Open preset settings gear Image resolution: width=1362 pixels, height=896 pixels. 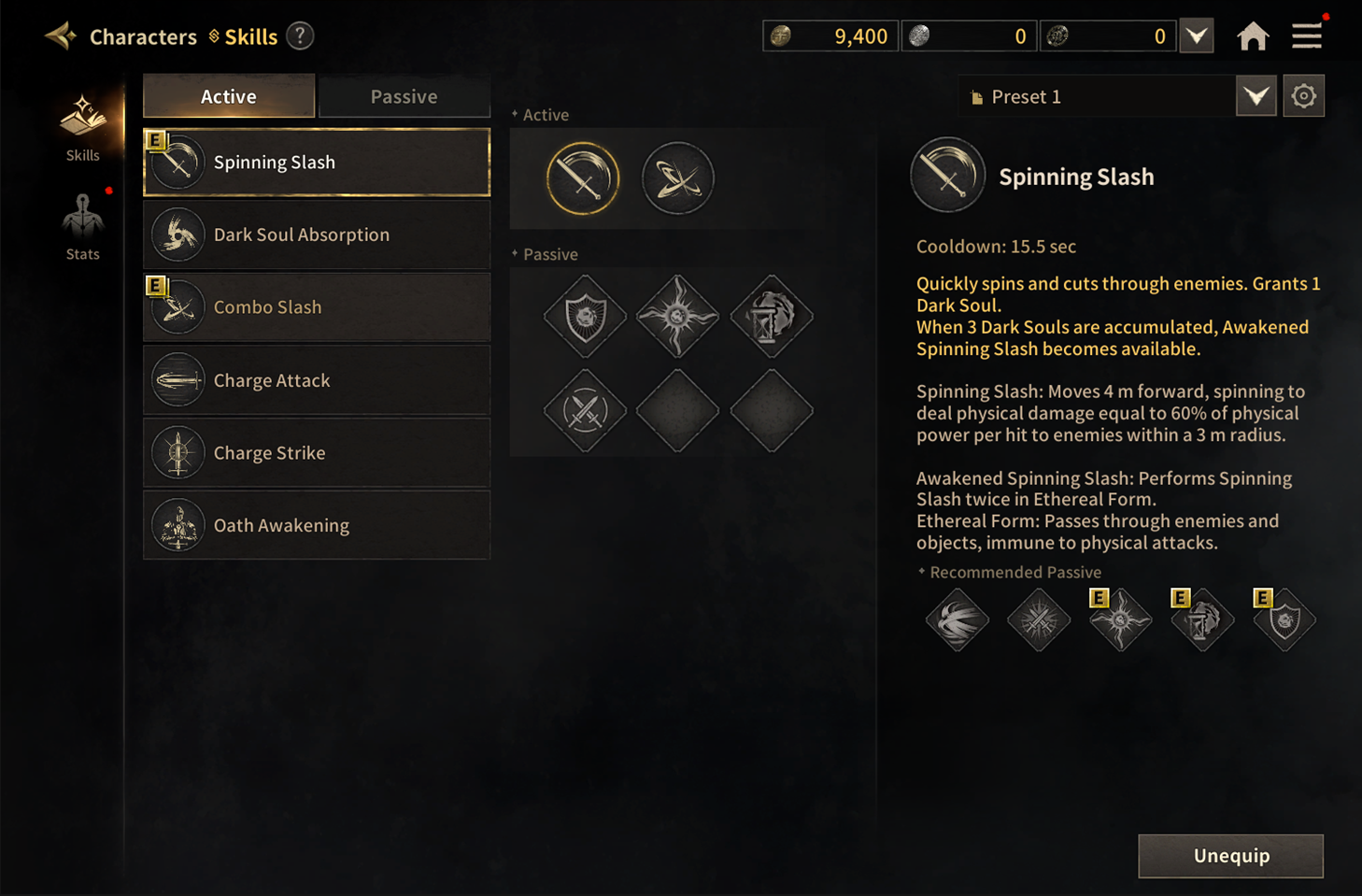[x=1303, y=96]
